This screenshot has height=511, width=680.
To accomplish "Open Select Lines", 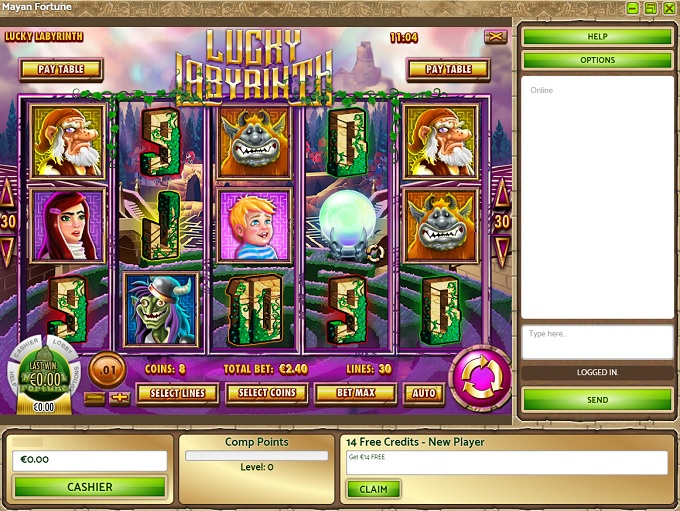I will [179, 393].
